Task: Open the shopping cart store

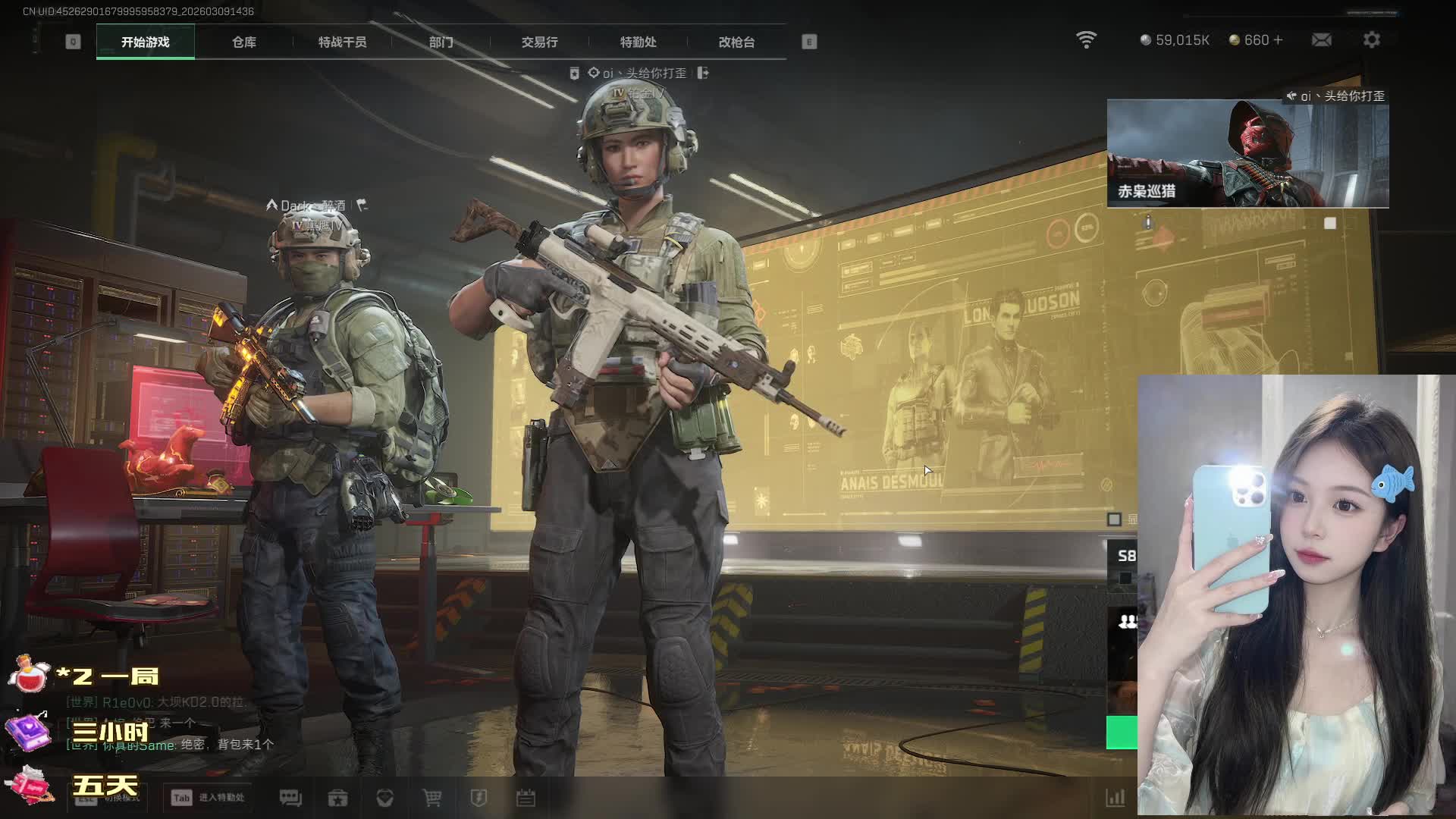Action: pyautogui.click(x=431, y=798)
